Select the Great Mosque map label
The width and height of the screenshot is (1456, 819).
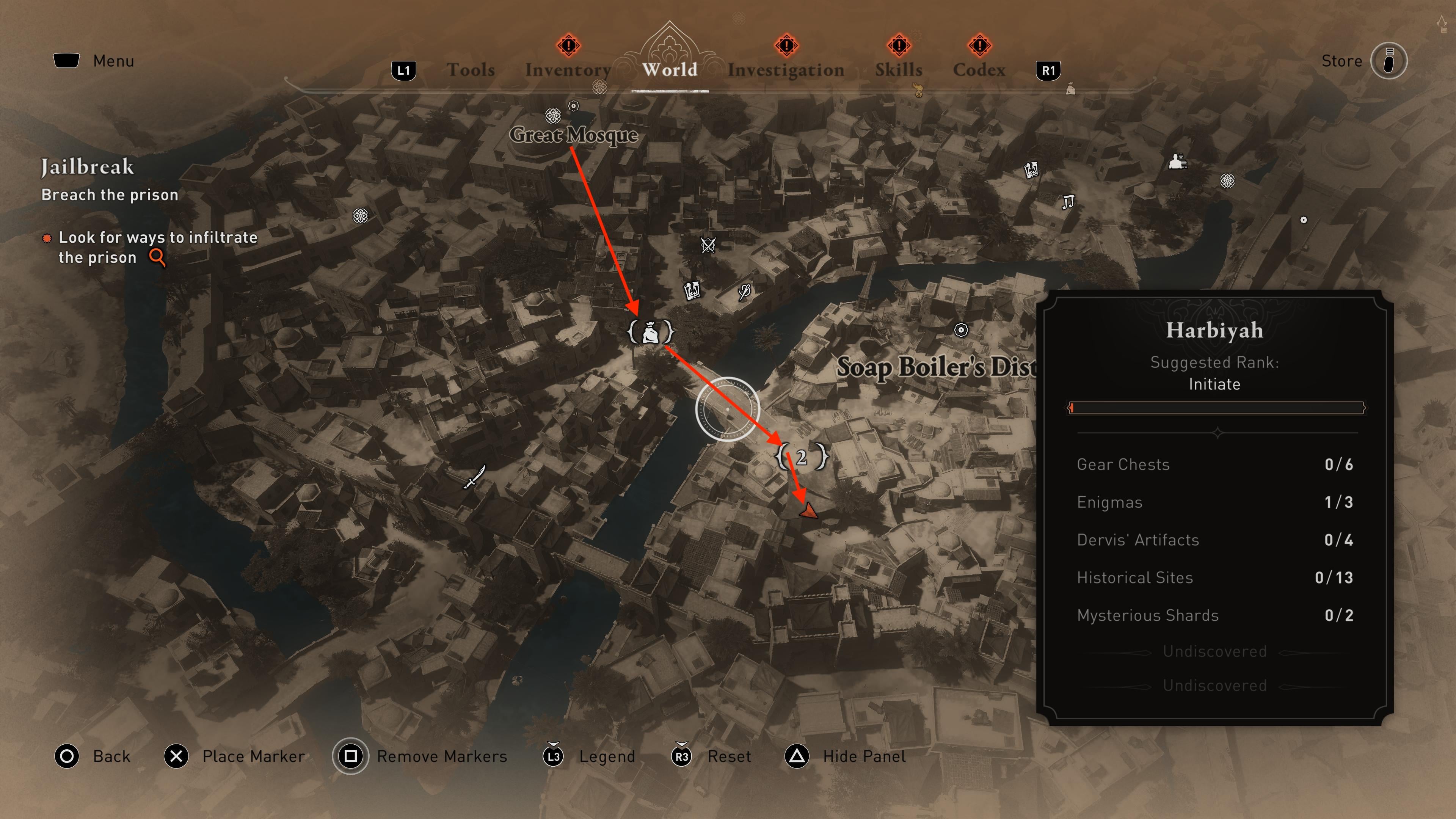tap(573, 135)
